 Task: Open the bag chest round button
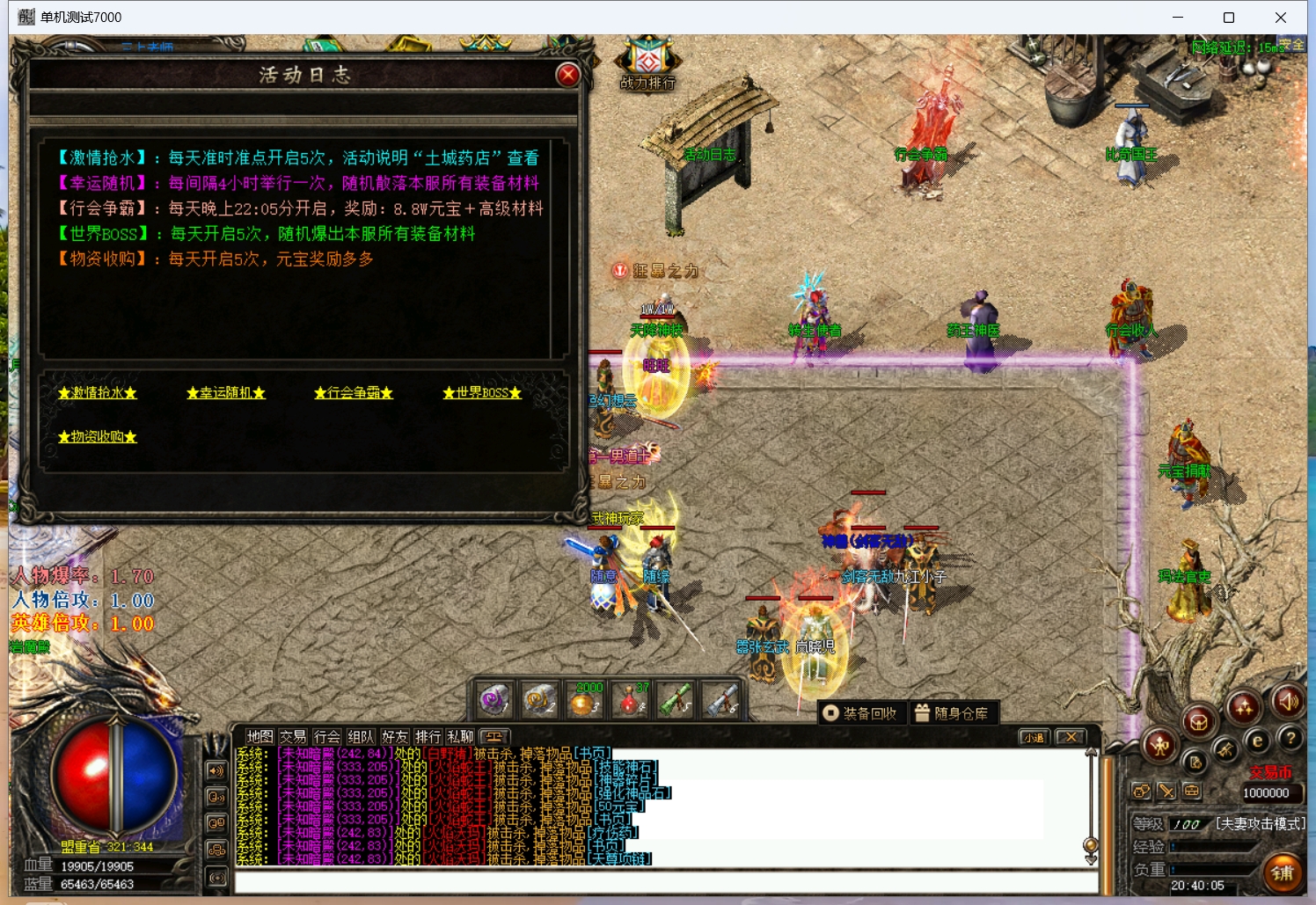pos(1198,723)
